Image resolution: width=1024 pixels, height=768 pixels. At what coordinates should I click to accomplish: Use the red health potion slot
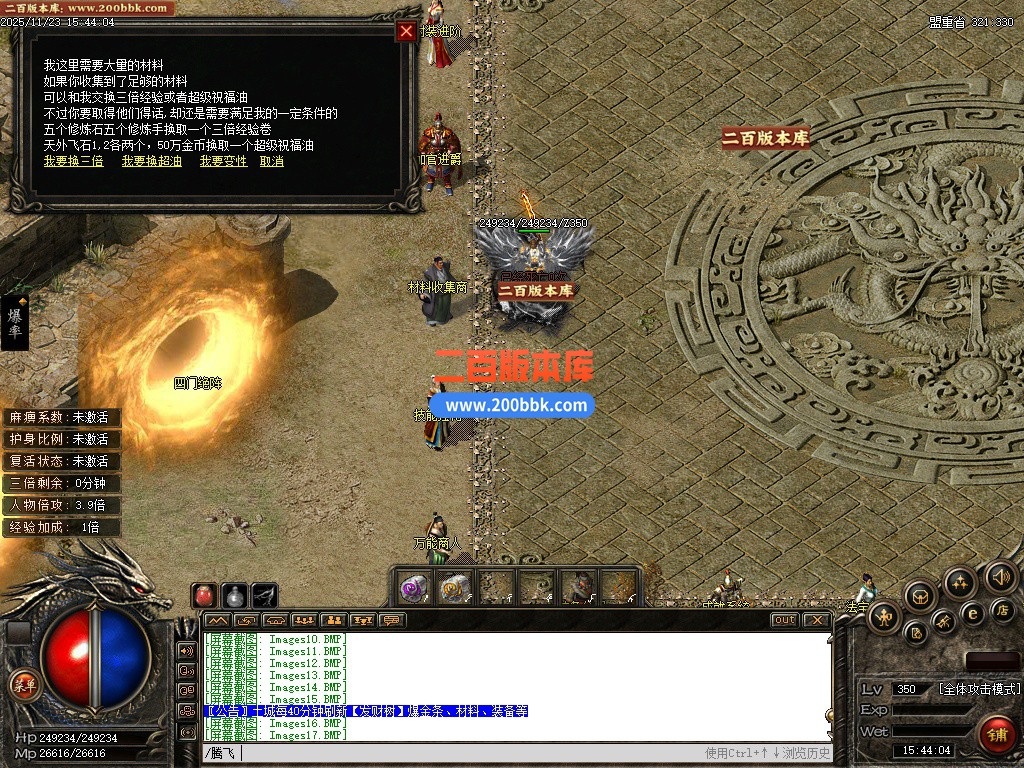point(205,595)
